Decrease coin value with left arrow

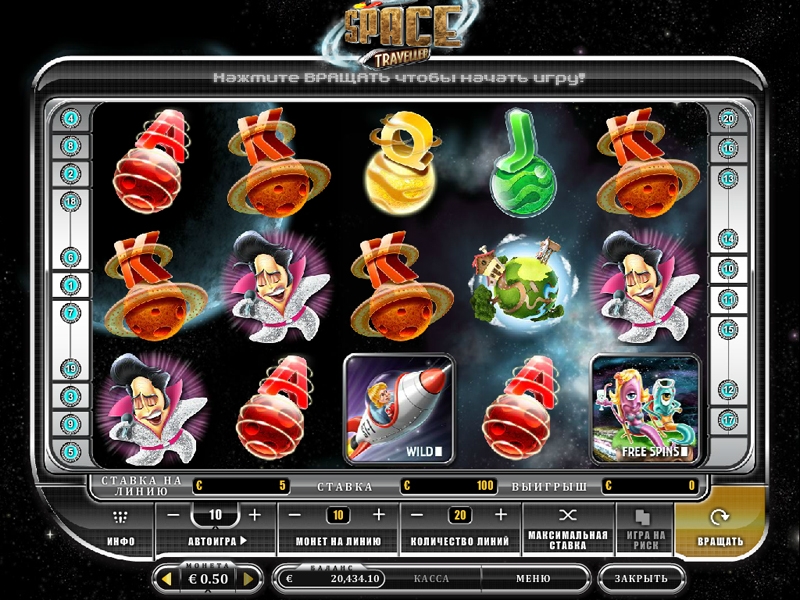click(166, 579)
